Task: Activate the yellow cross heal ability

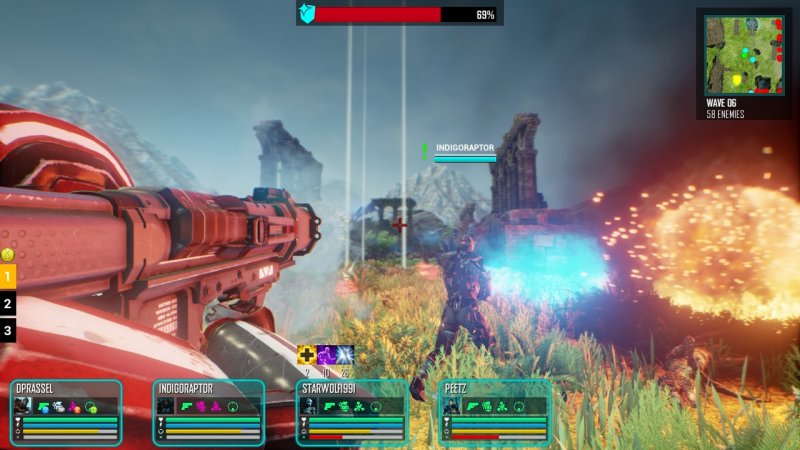Action: coord(307,355)
